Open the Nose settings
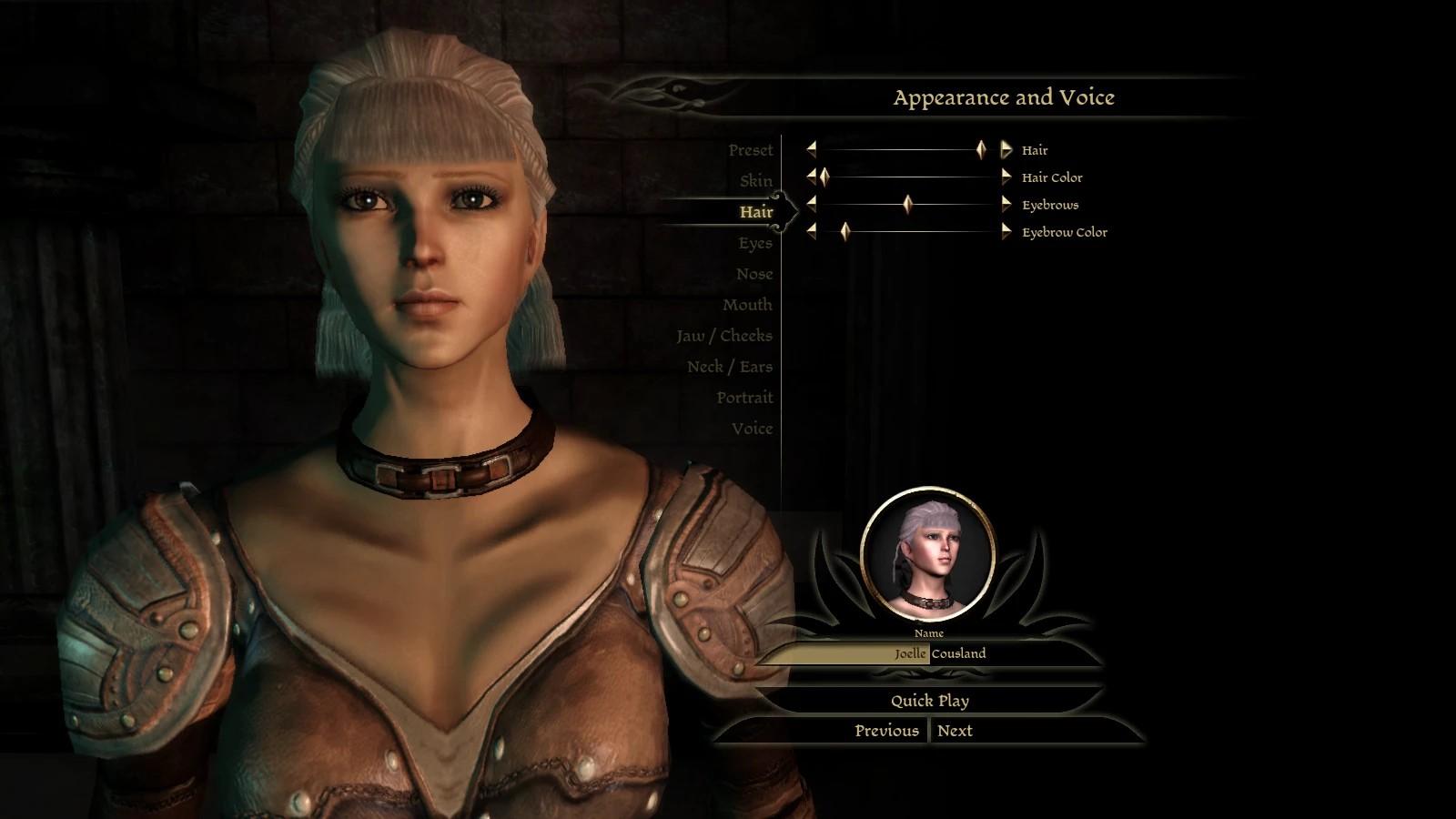Image resolution: width=1456 pixels, height=819 pixels. tap(753, 274)
